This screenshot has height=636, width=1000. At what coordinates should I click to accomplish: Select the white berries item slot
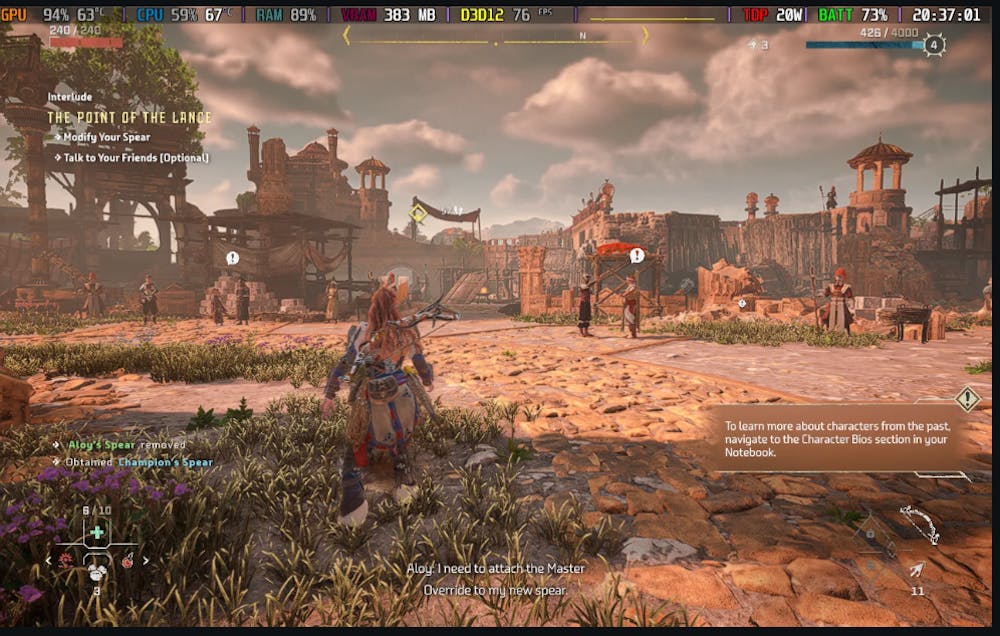tap(97, 572)
